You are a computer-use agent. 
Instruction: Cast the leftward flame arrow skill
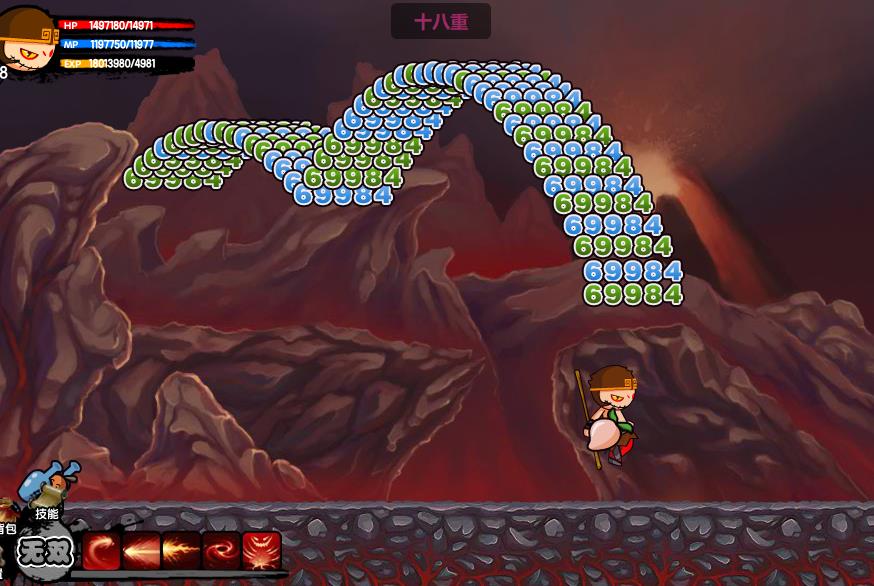(142, 551)
